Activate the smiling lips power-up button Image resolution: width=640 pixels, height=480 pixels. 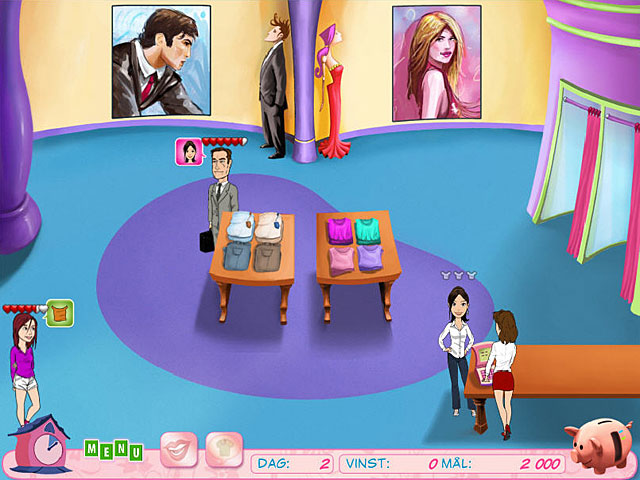click(x=179, y=450)
